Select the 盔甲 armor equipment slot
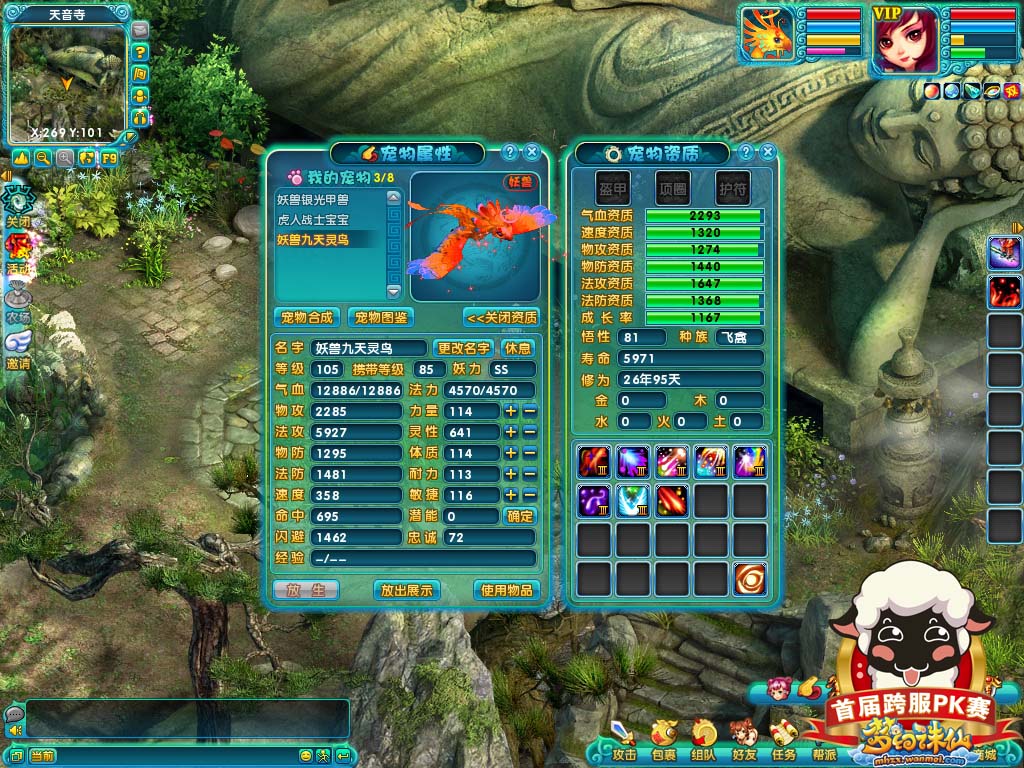1024x768 pixels. pos(613,187)
